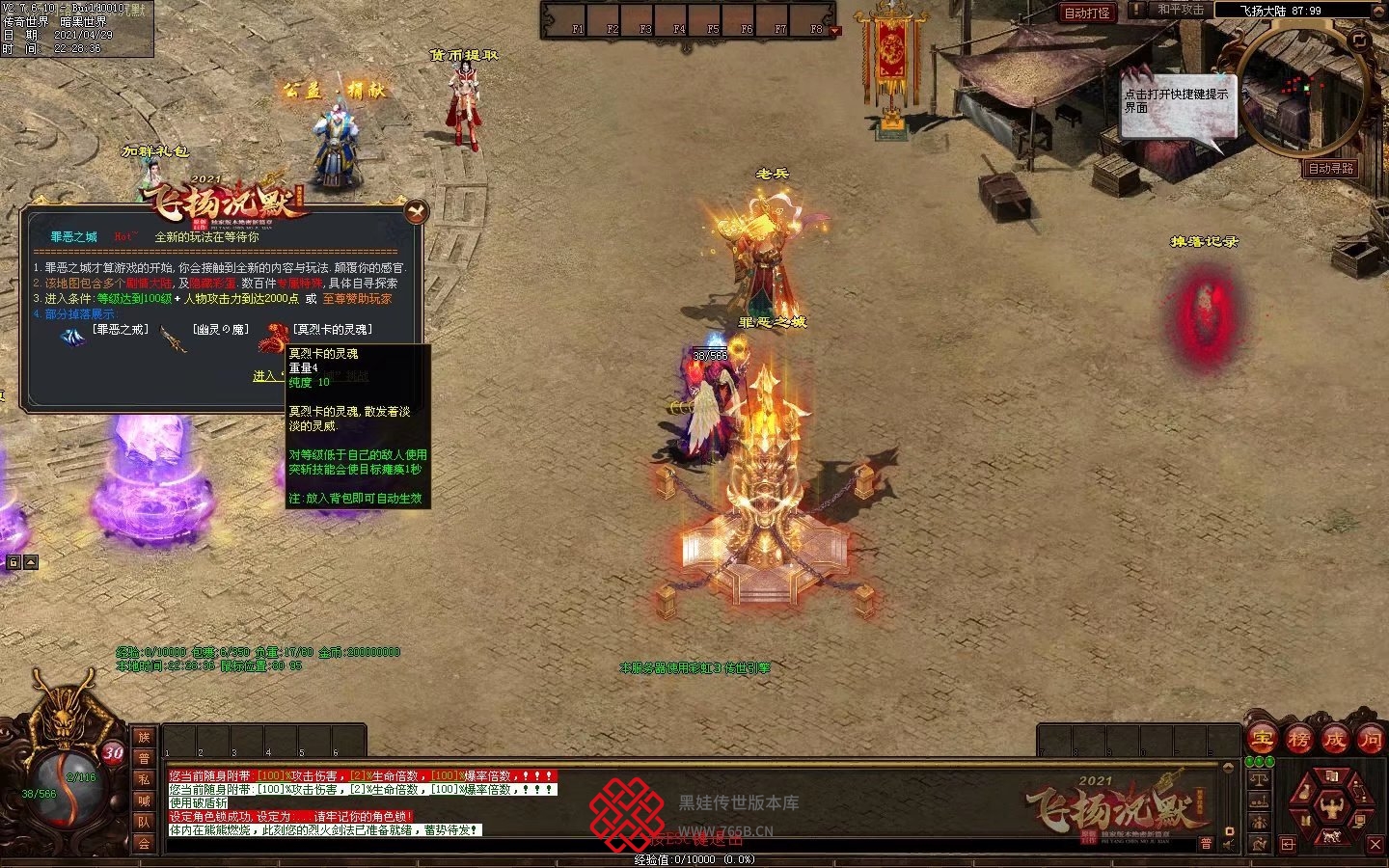Open the 问 help orb
The width and height of the screenshot is (1389, 868).
1370,740
